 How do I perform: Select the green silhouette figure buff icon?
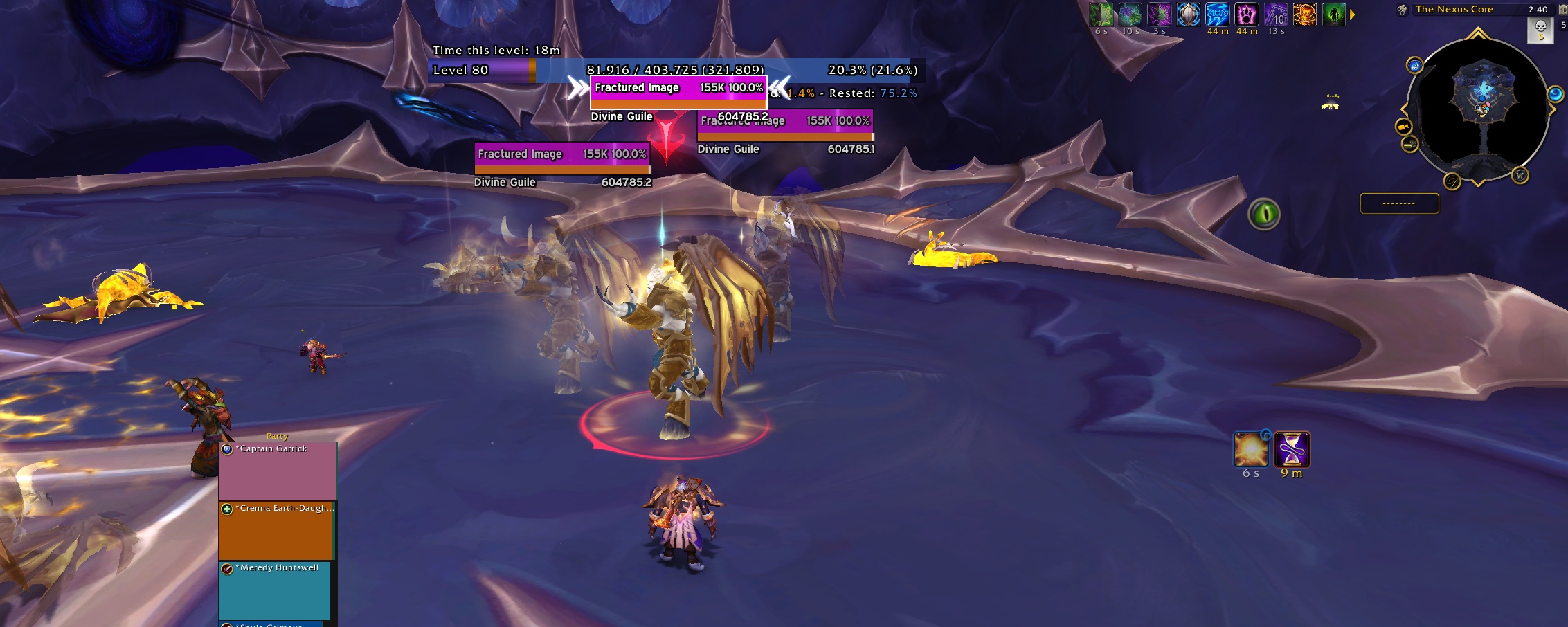point(1333,15)
